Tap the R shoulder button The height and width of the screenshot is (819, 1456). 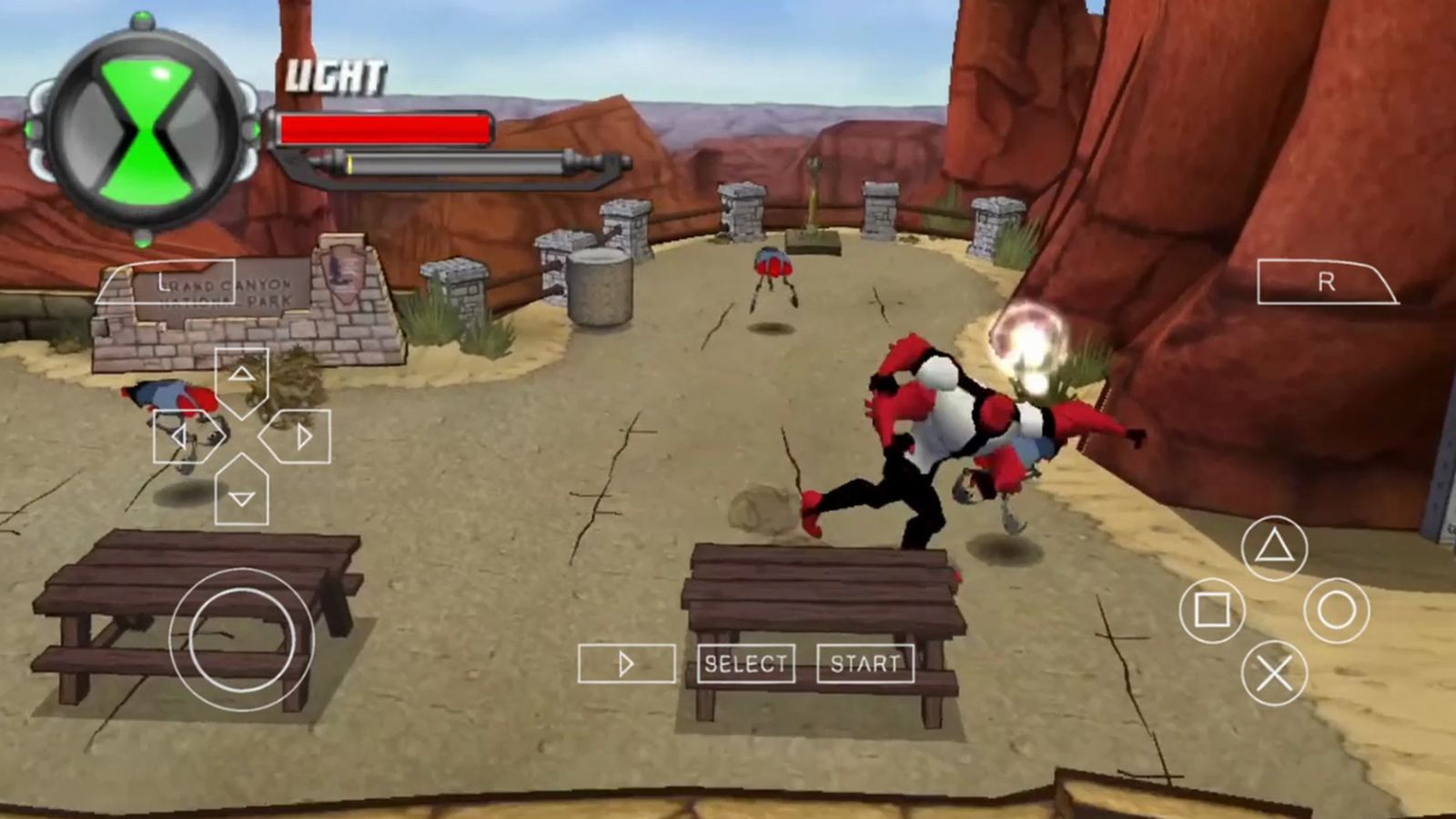1325,282
